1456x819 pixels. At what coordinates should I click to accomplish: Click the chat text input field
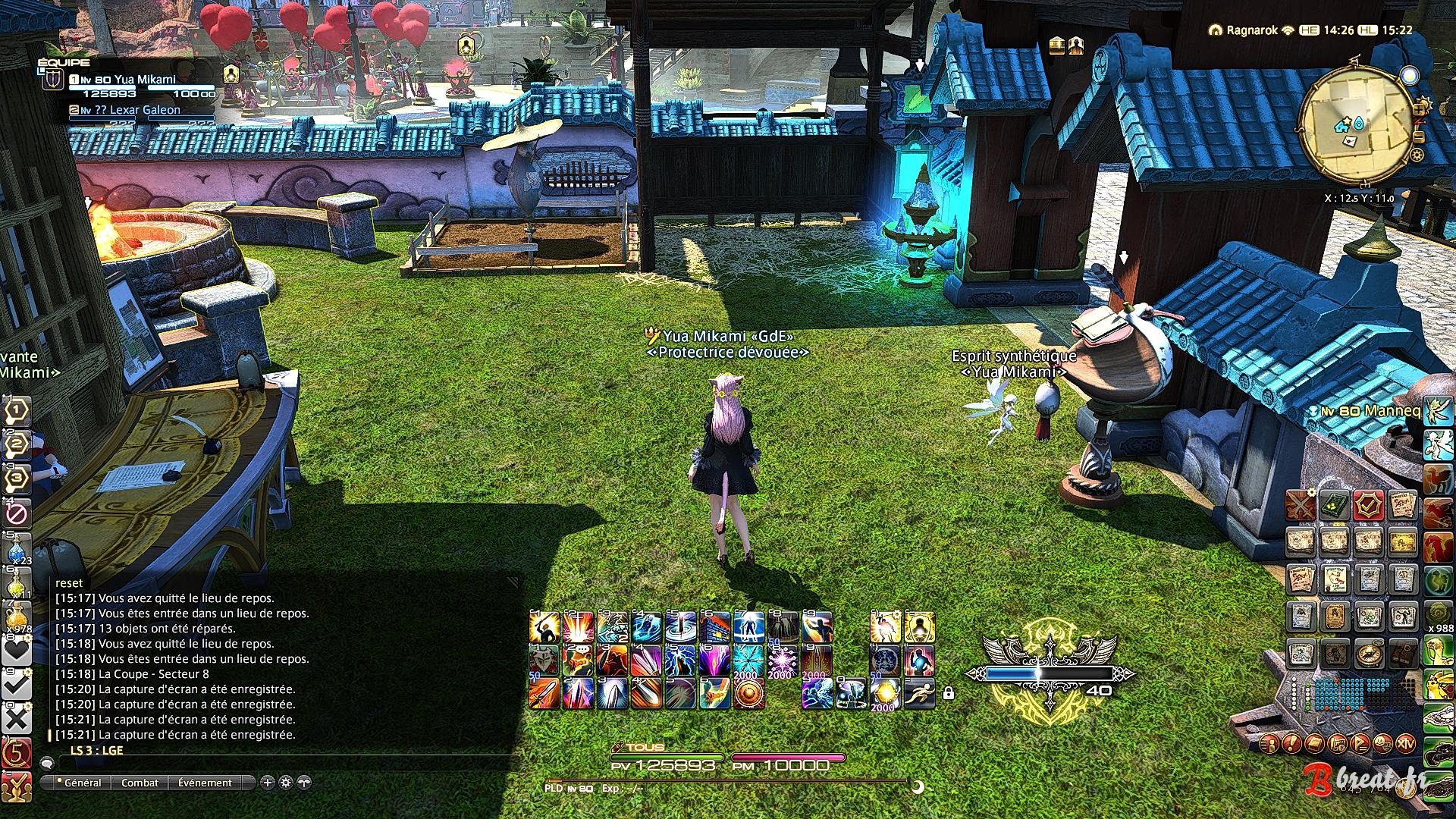pos(281,764)
